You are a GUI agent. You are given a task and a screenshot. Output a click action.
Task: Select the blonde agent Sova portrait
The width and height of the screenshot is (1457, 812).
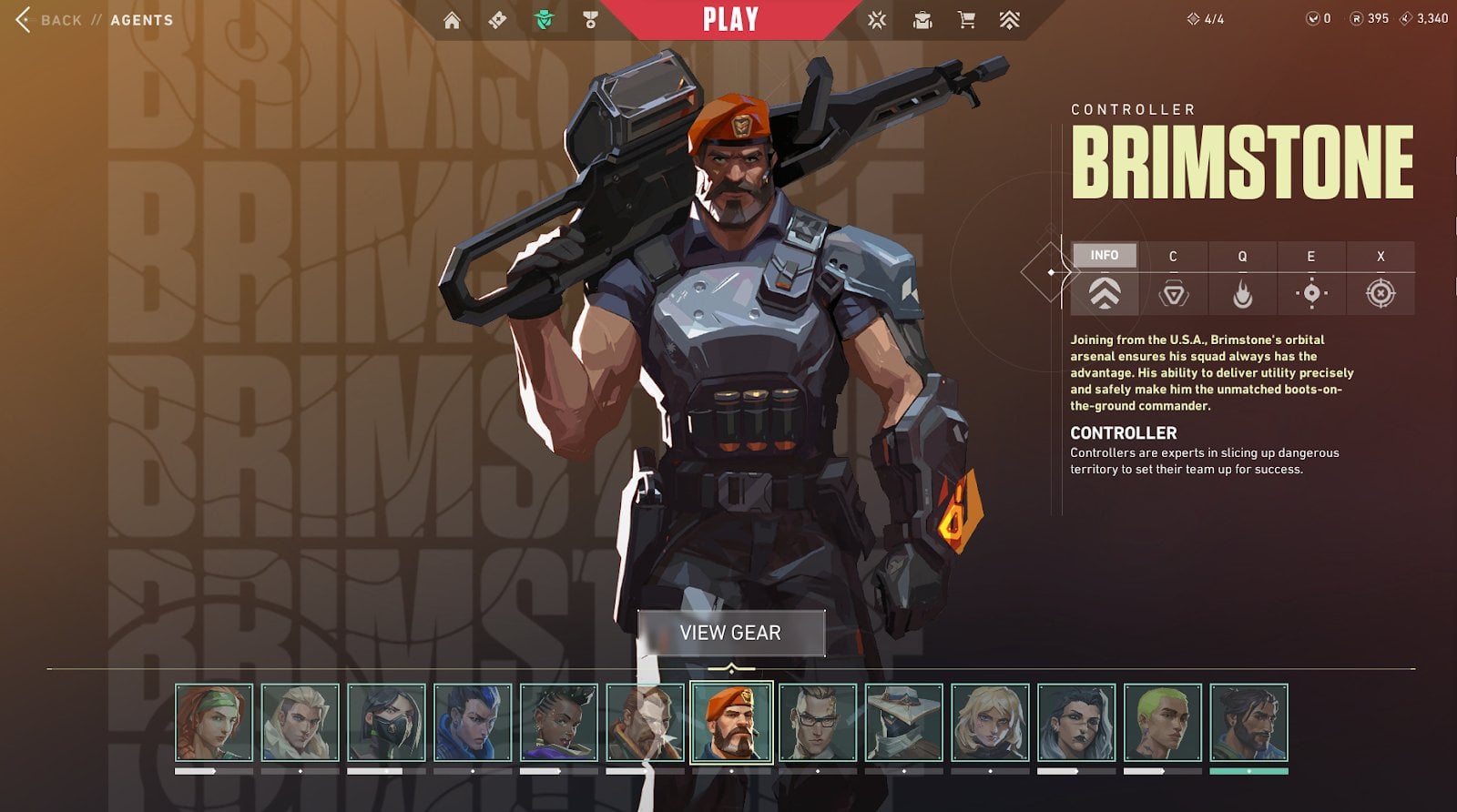pyautogui.click(x=301, y=723)
